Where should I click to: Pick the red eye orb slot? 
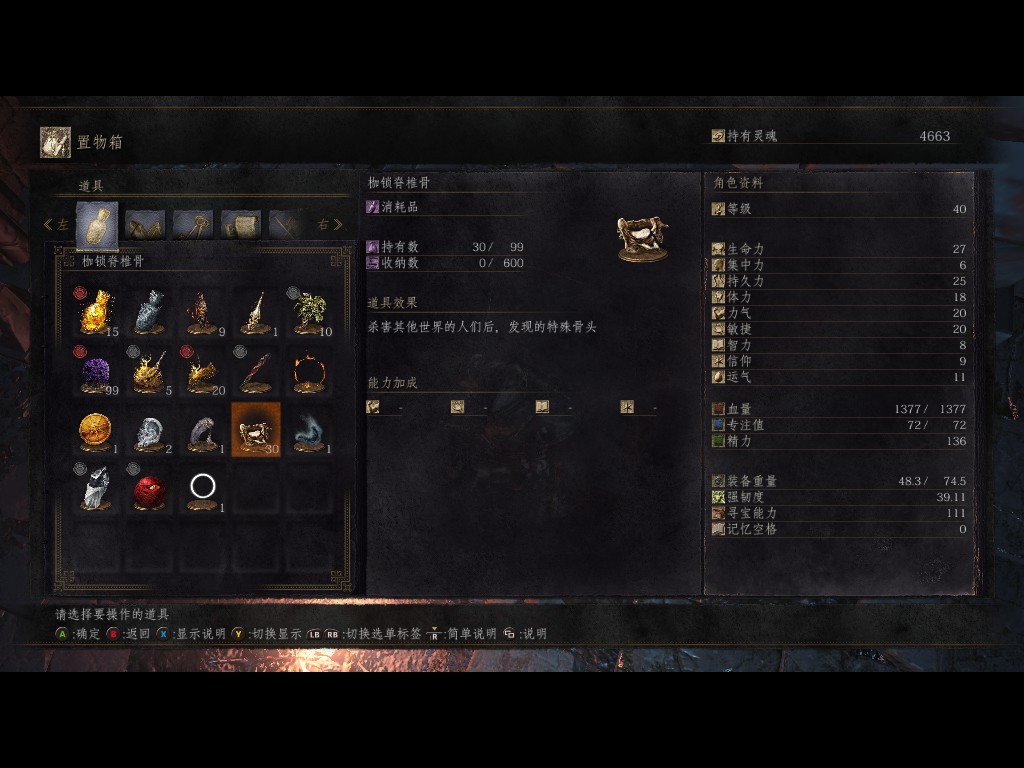point(149,488)
